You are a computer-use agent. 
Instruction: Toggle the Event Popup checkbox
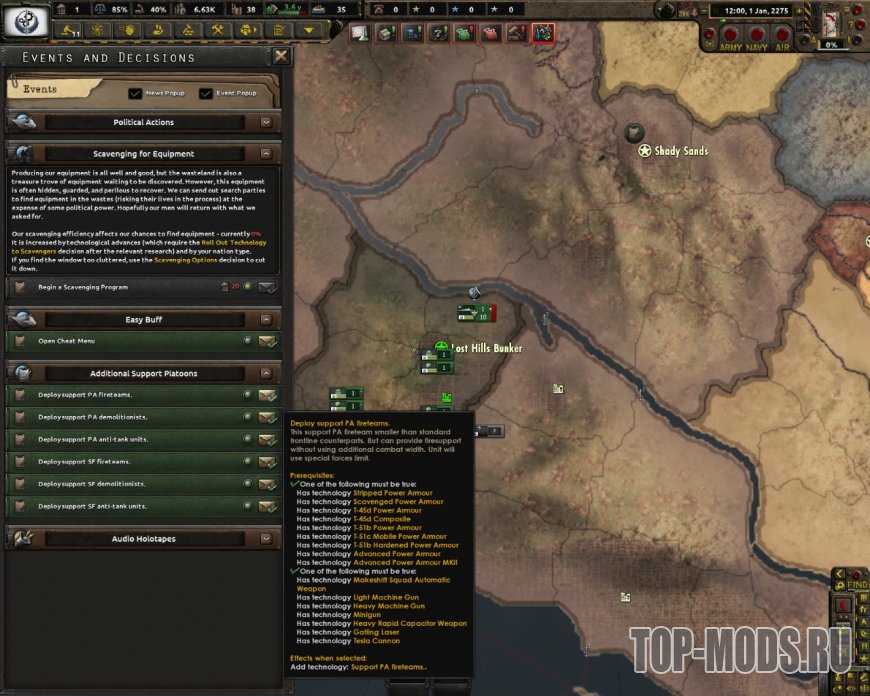coord(206,93)
